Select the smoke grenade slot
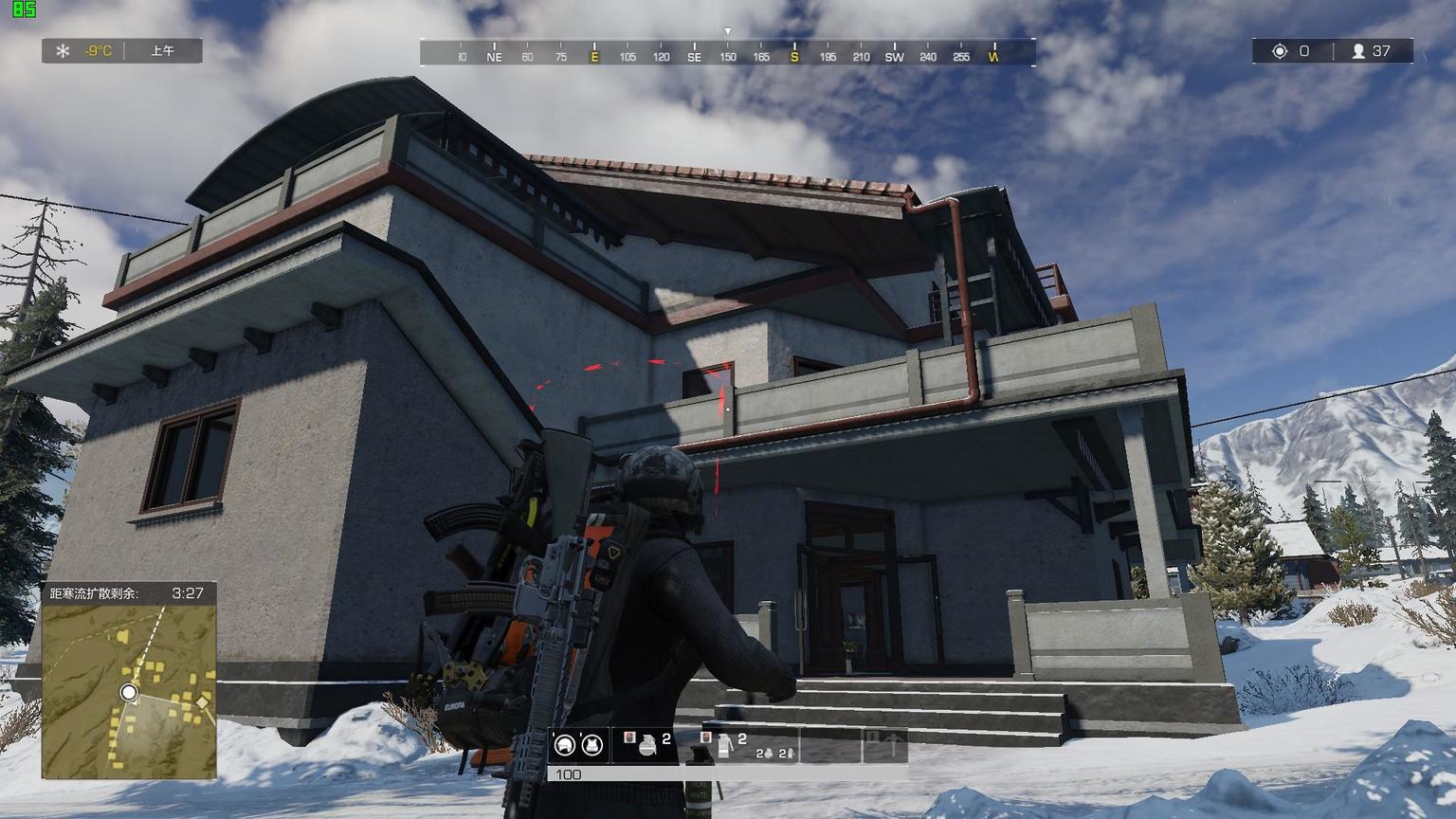1456x819 pixels. [x=724, y=744]
